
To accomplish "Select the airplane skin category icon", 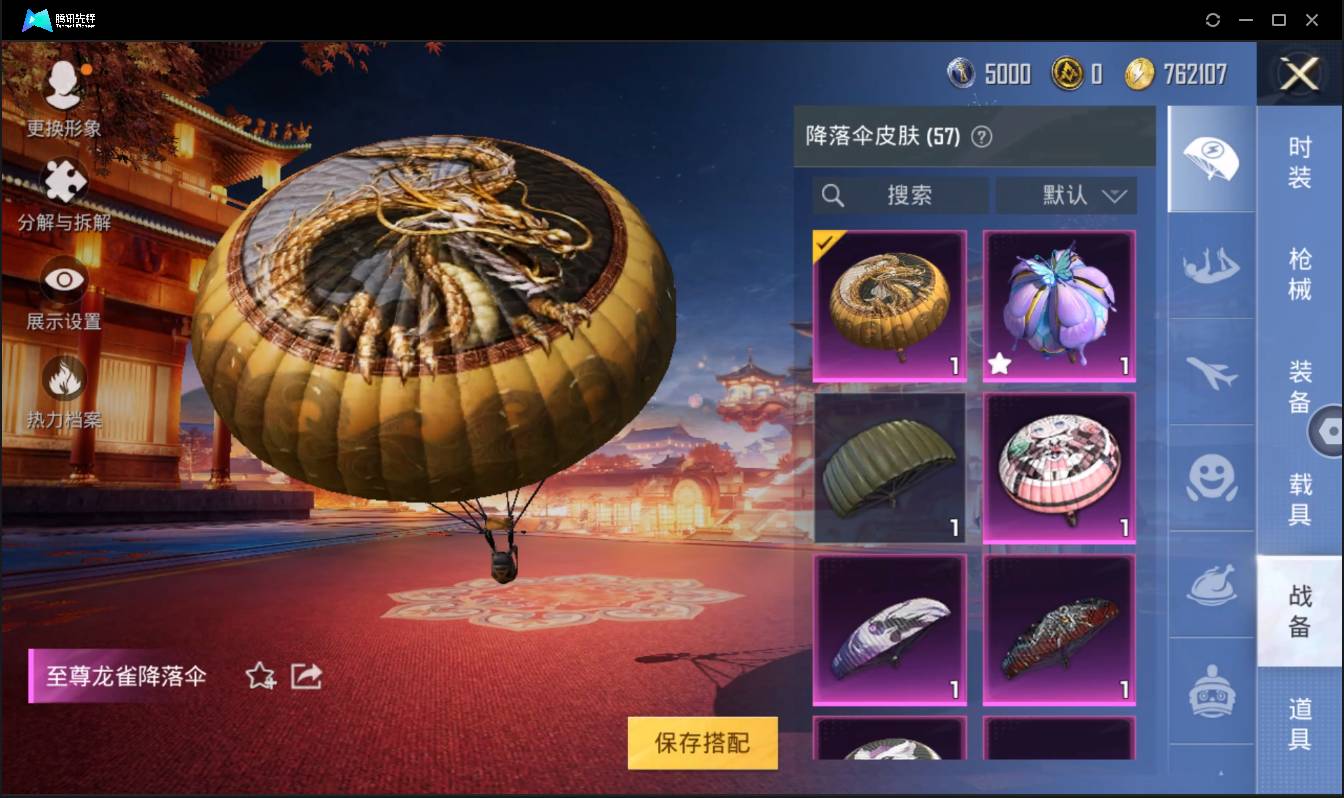I will pos(1210,375).
